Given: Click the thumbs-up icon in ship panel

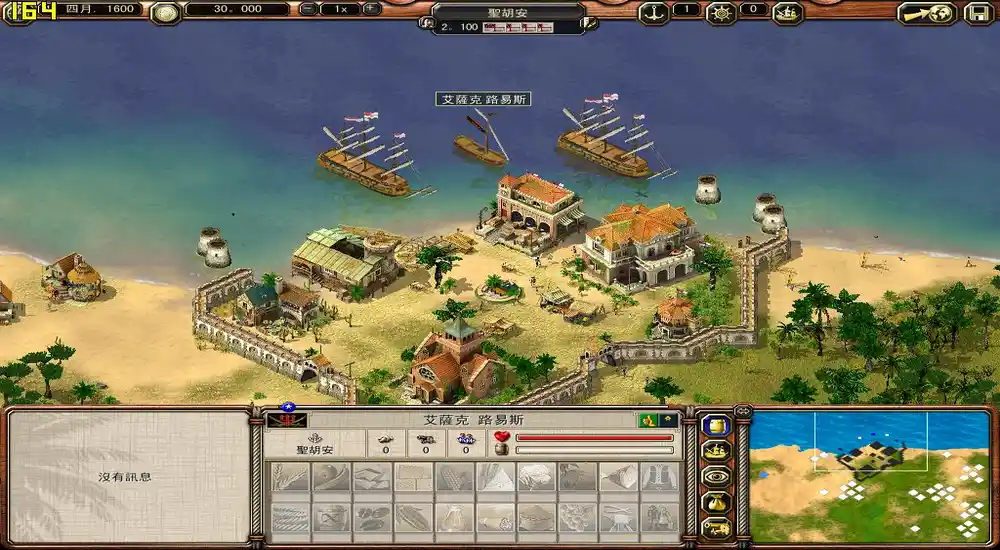Looking at the screenshot, I should point(648,420).
